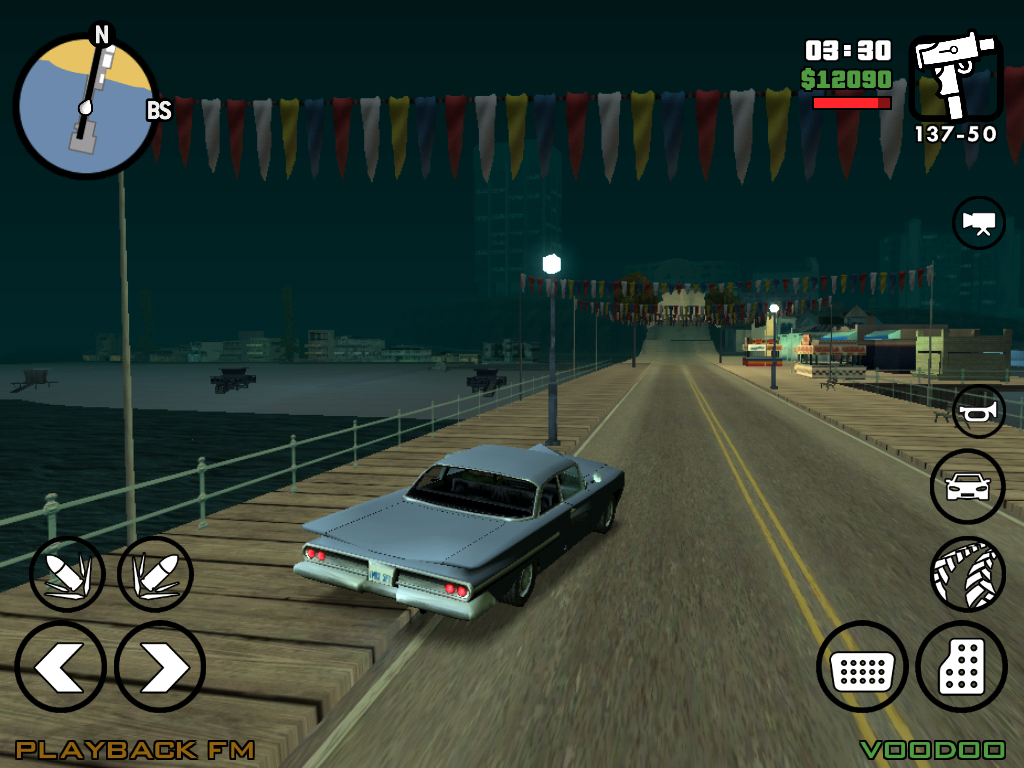
Task: Fire the right-facing drive-by button
Action: (x=155, y=574)
